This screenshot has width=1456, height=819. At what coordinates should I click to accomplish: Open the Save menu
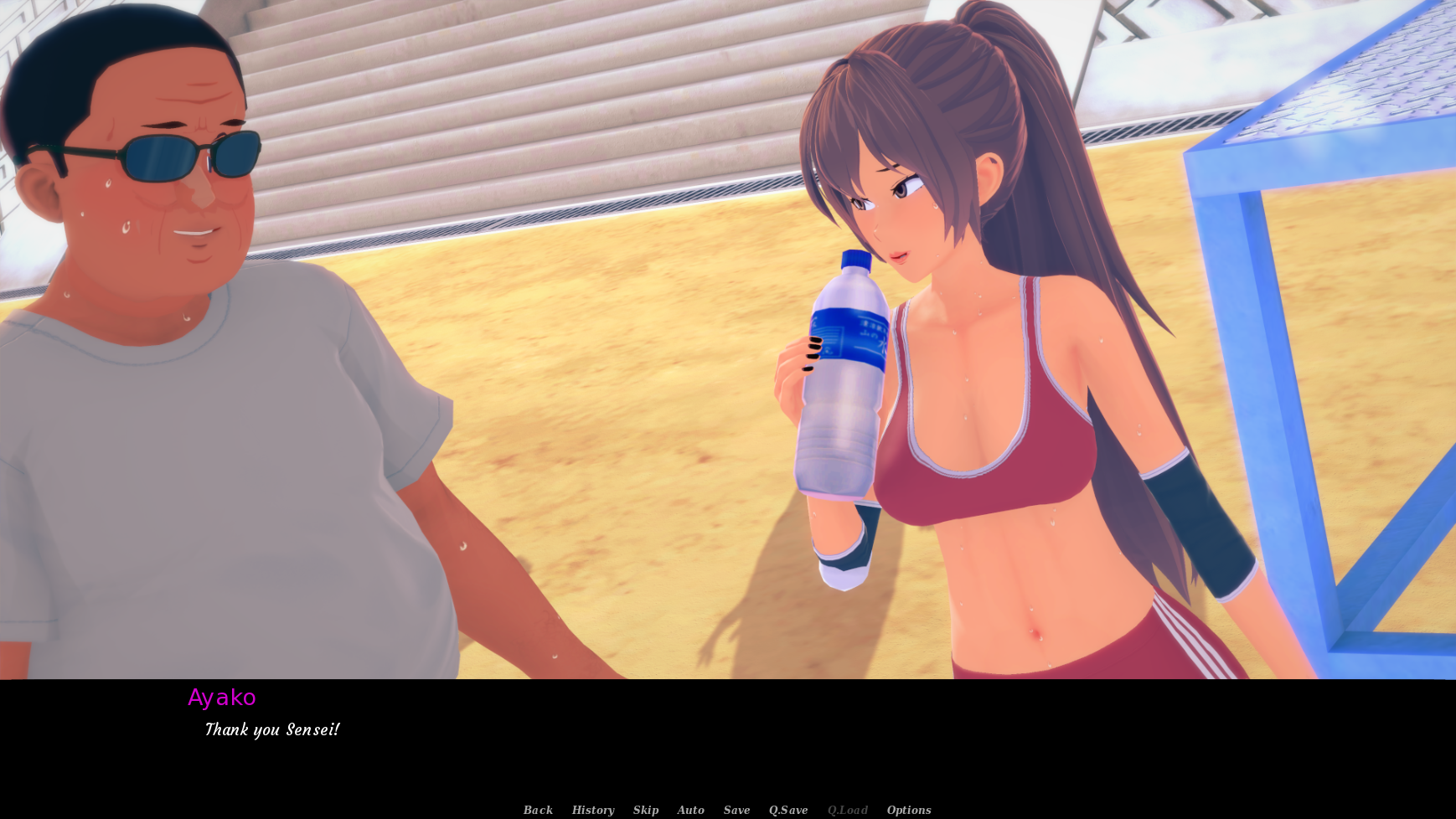tap(736, 810)
